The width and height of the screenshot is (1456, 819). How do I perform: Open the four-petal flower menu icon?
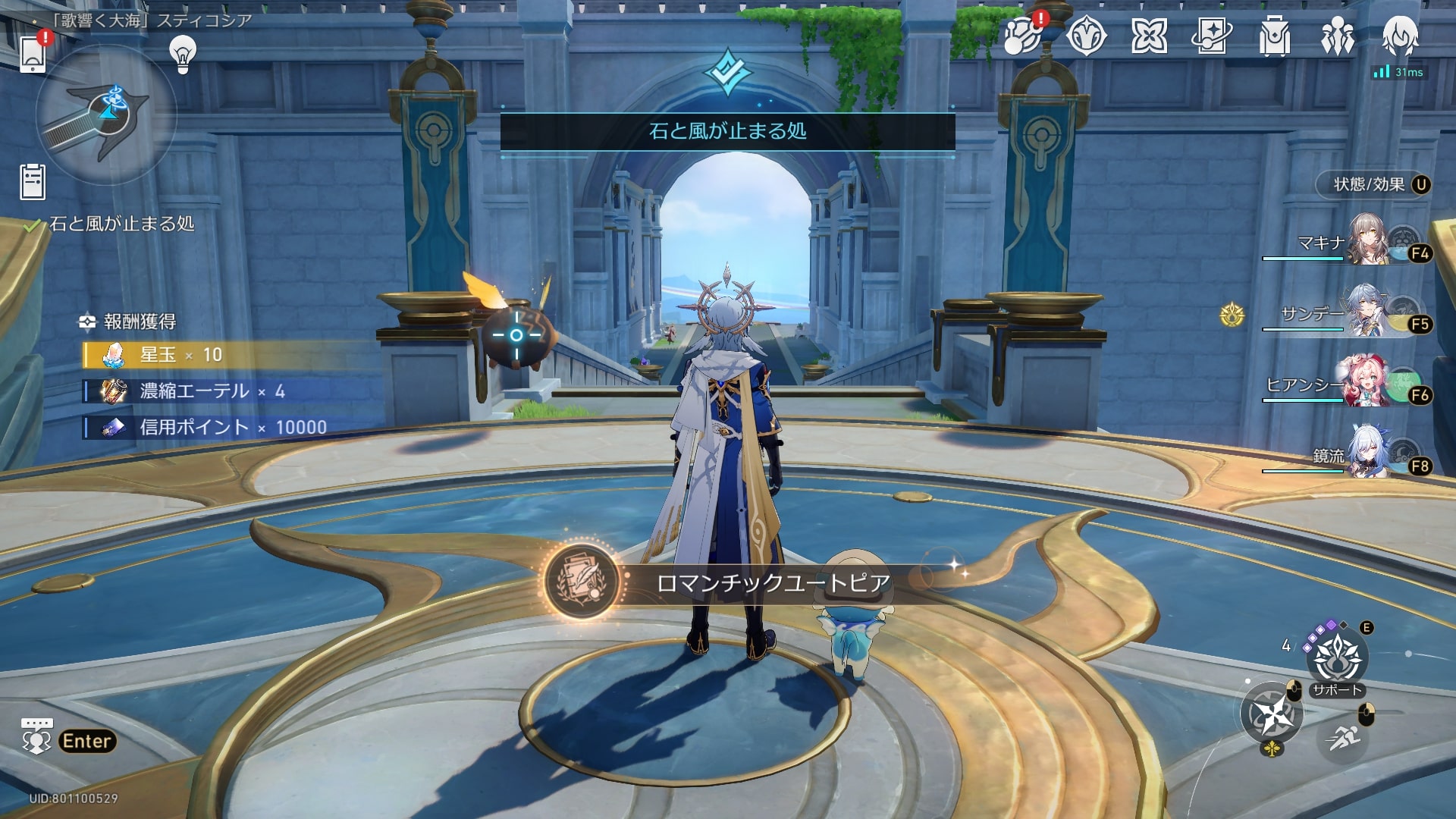click(x=1149, y=36)
